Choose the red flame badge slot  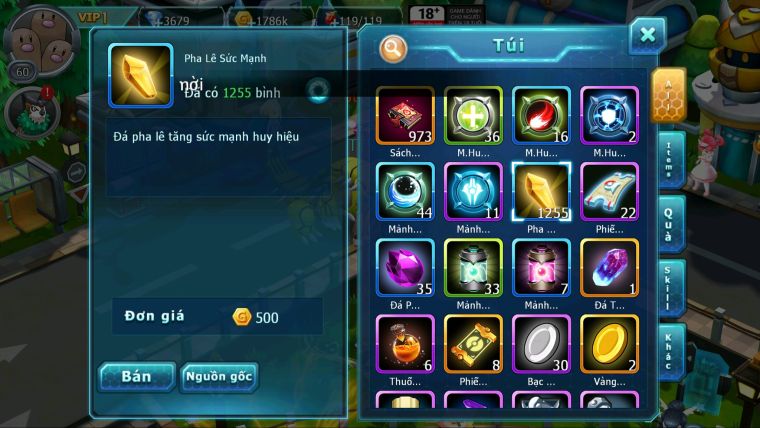coord(541,115)
